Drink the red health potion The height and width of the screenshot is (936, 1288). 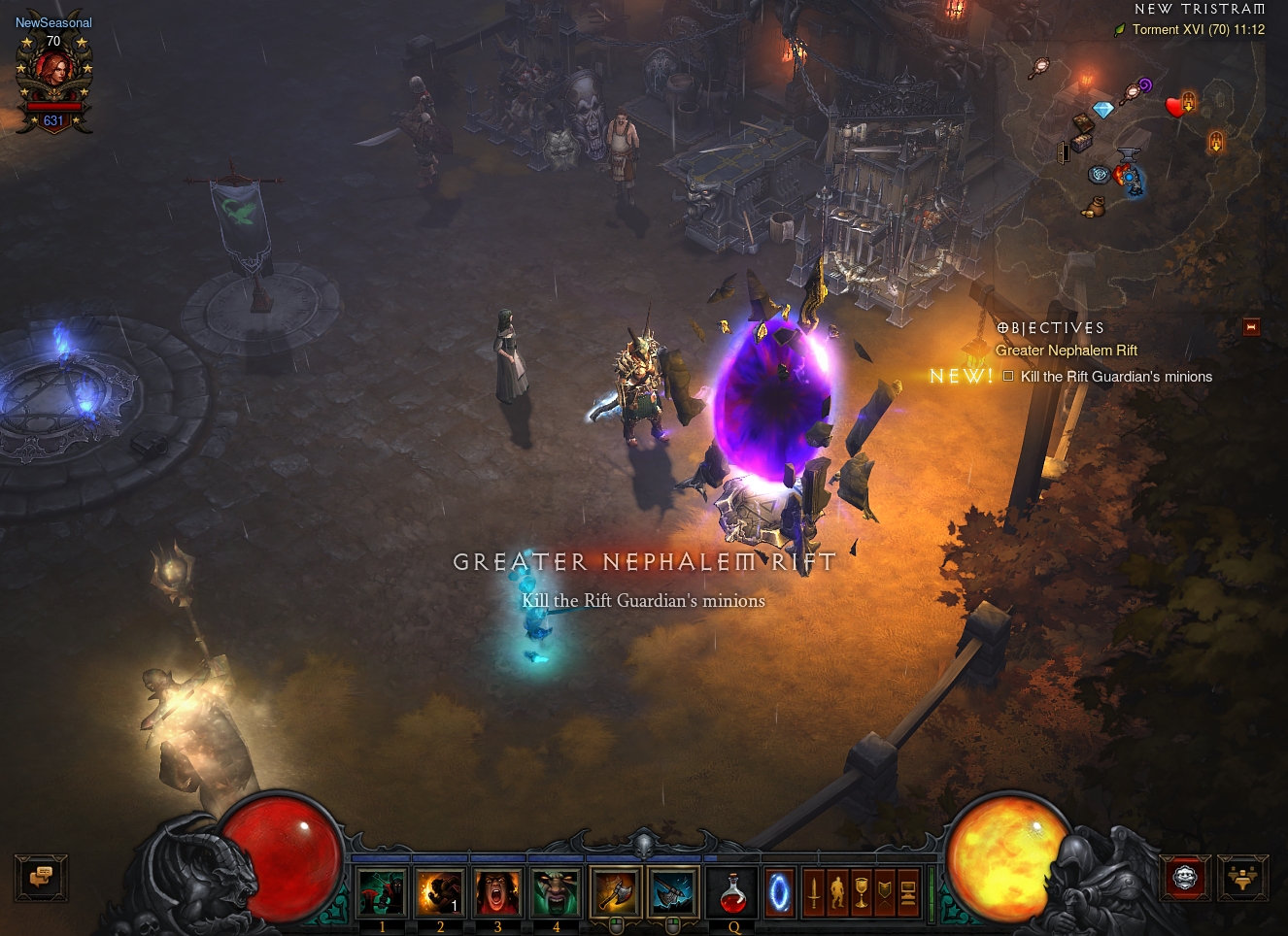coord(733,892)
